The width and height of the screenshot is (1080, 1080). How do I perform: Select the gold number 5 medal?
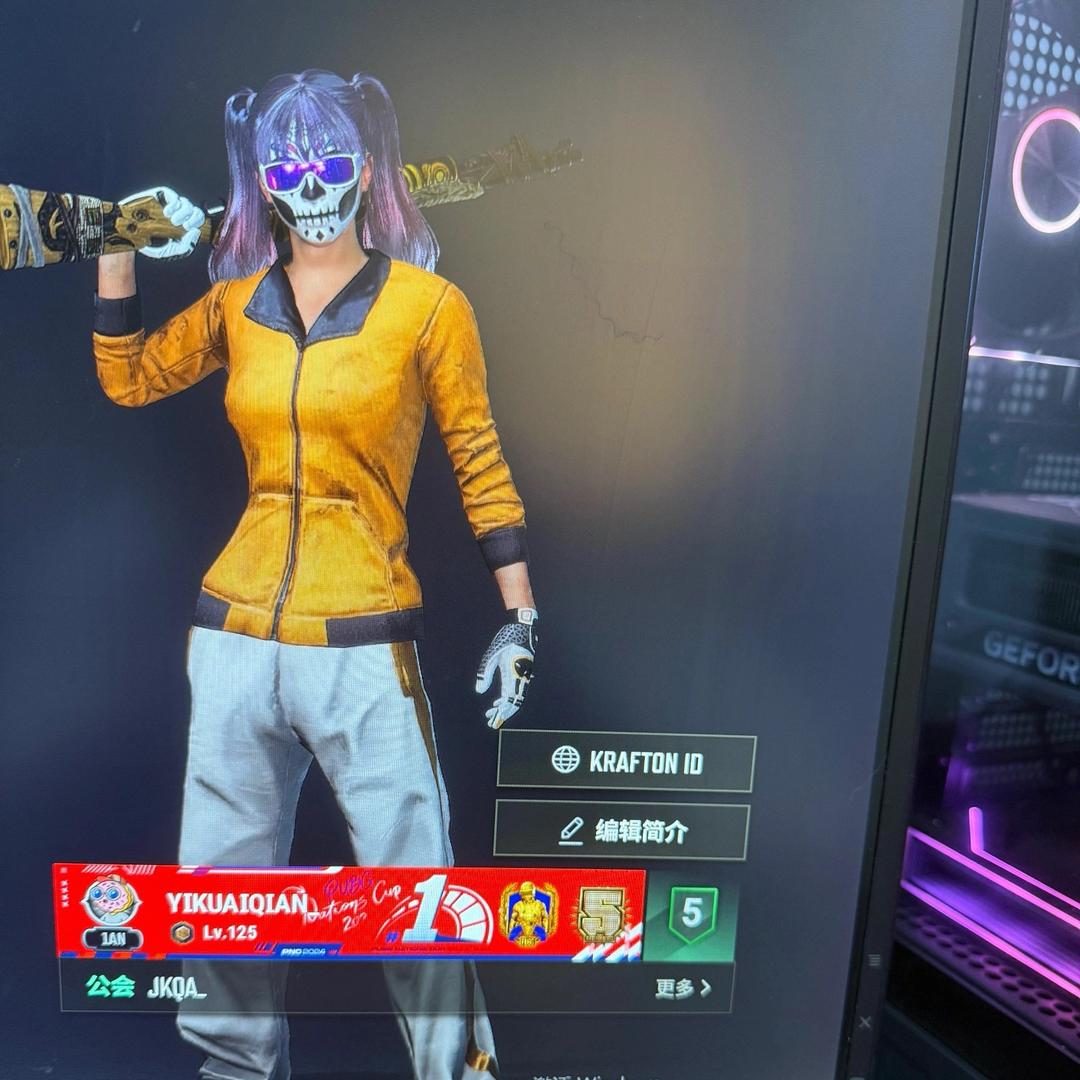602,913
